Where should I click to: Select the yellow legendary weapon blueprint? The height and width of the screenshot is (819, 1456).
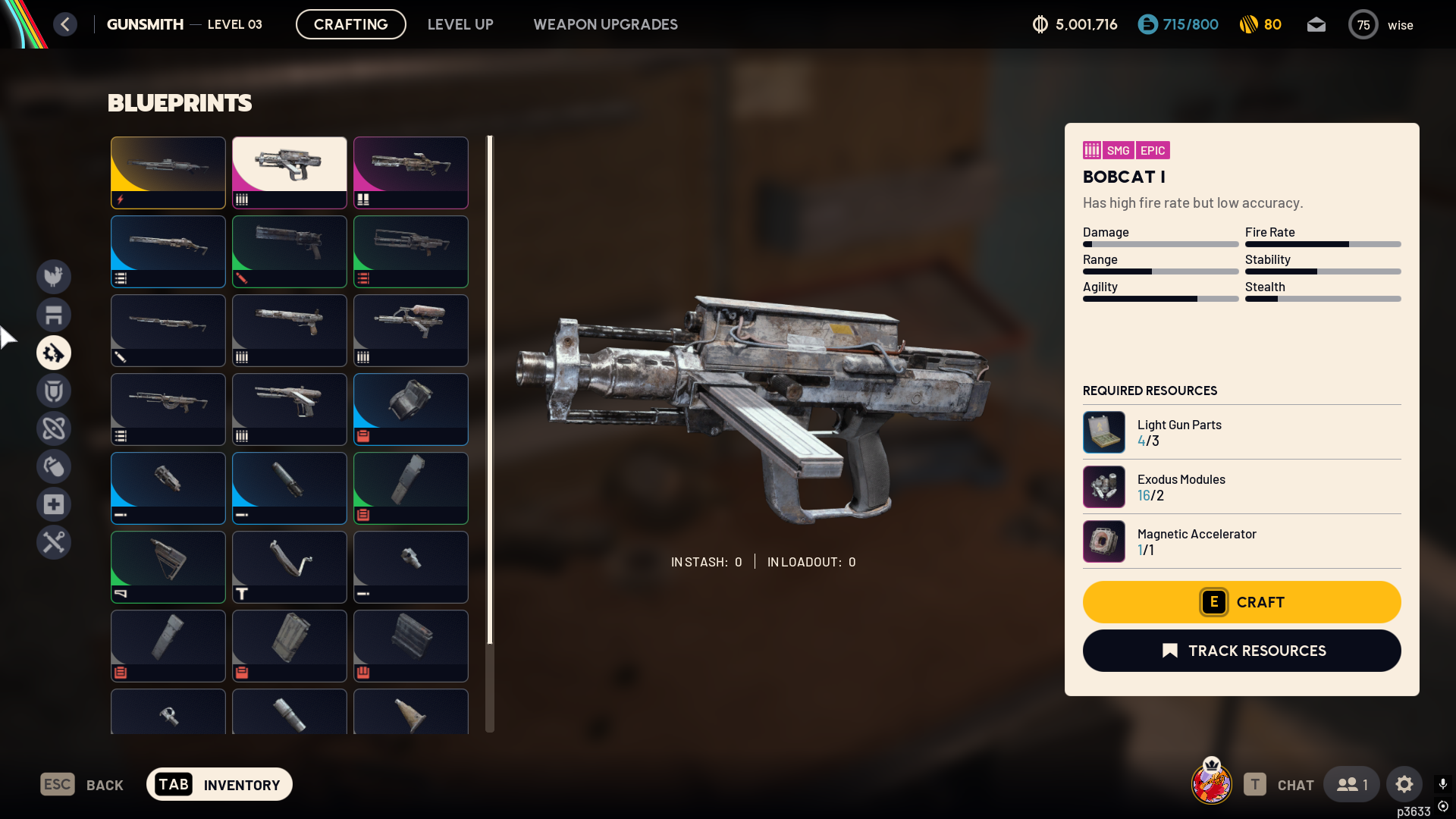pyautogui.click(x=168, y=172)
